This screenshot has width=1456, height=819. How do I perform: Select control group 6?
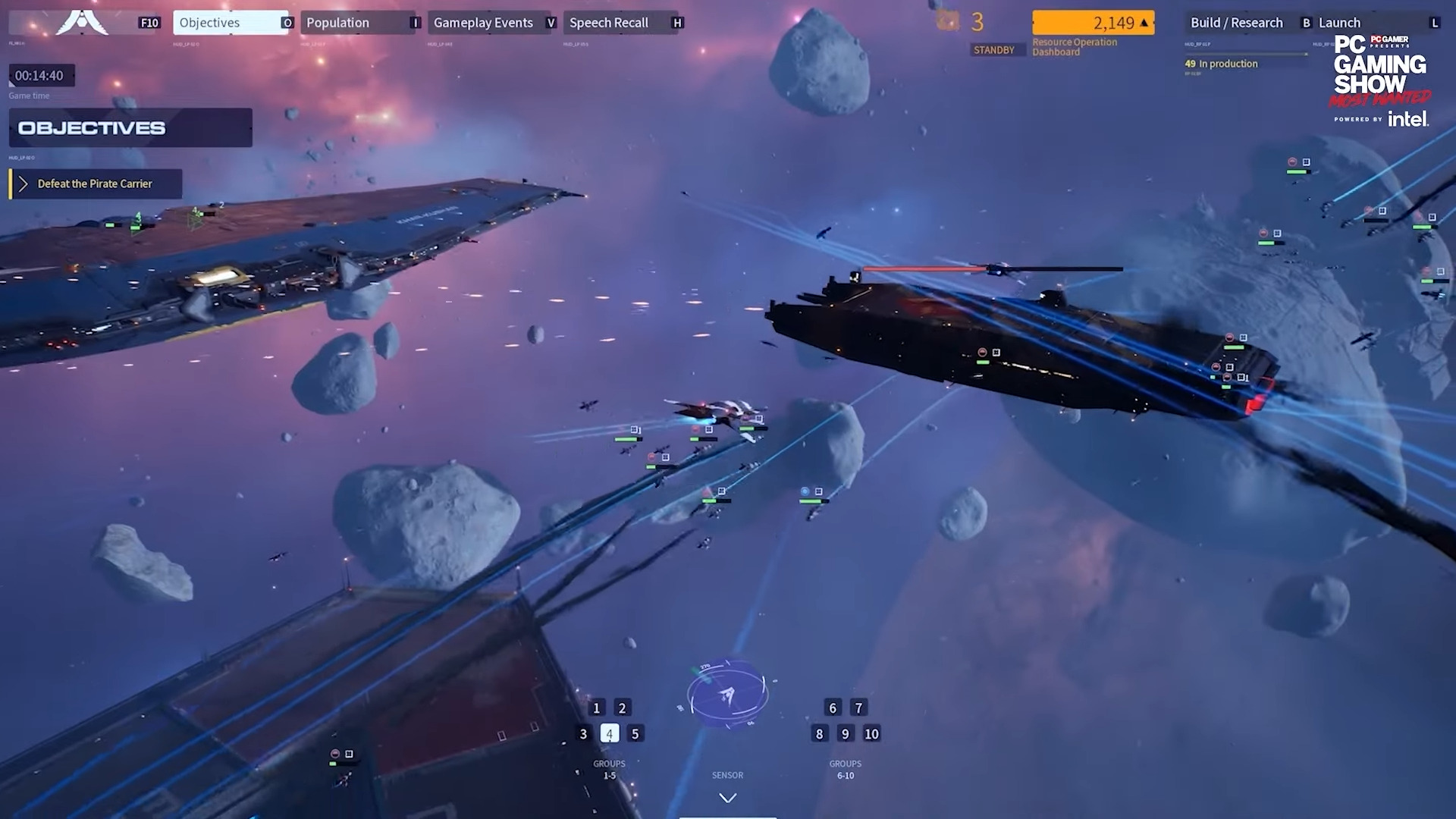[833, 708]
